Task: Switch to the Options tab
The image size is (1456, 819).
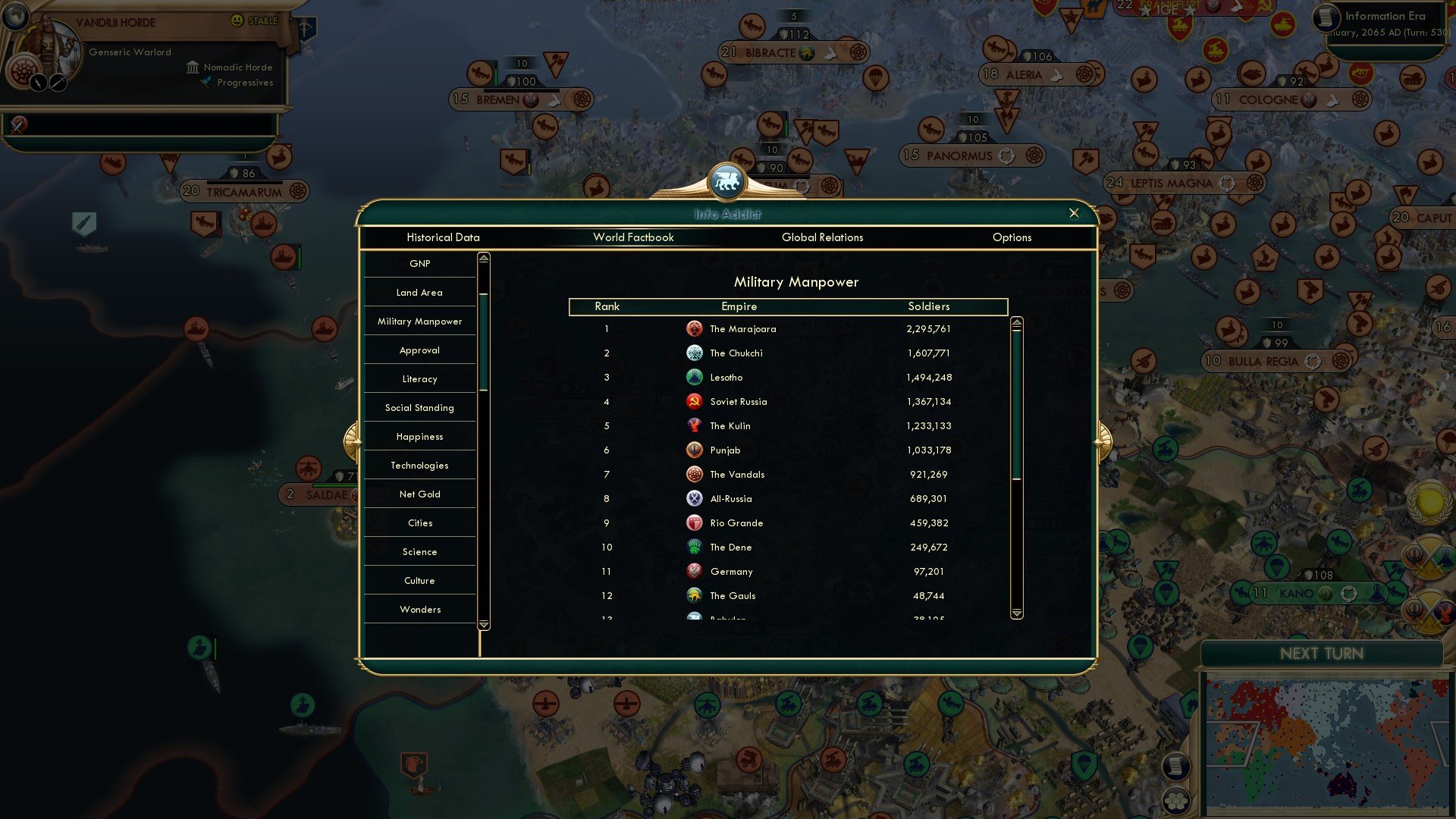Action: [1012, 237]
